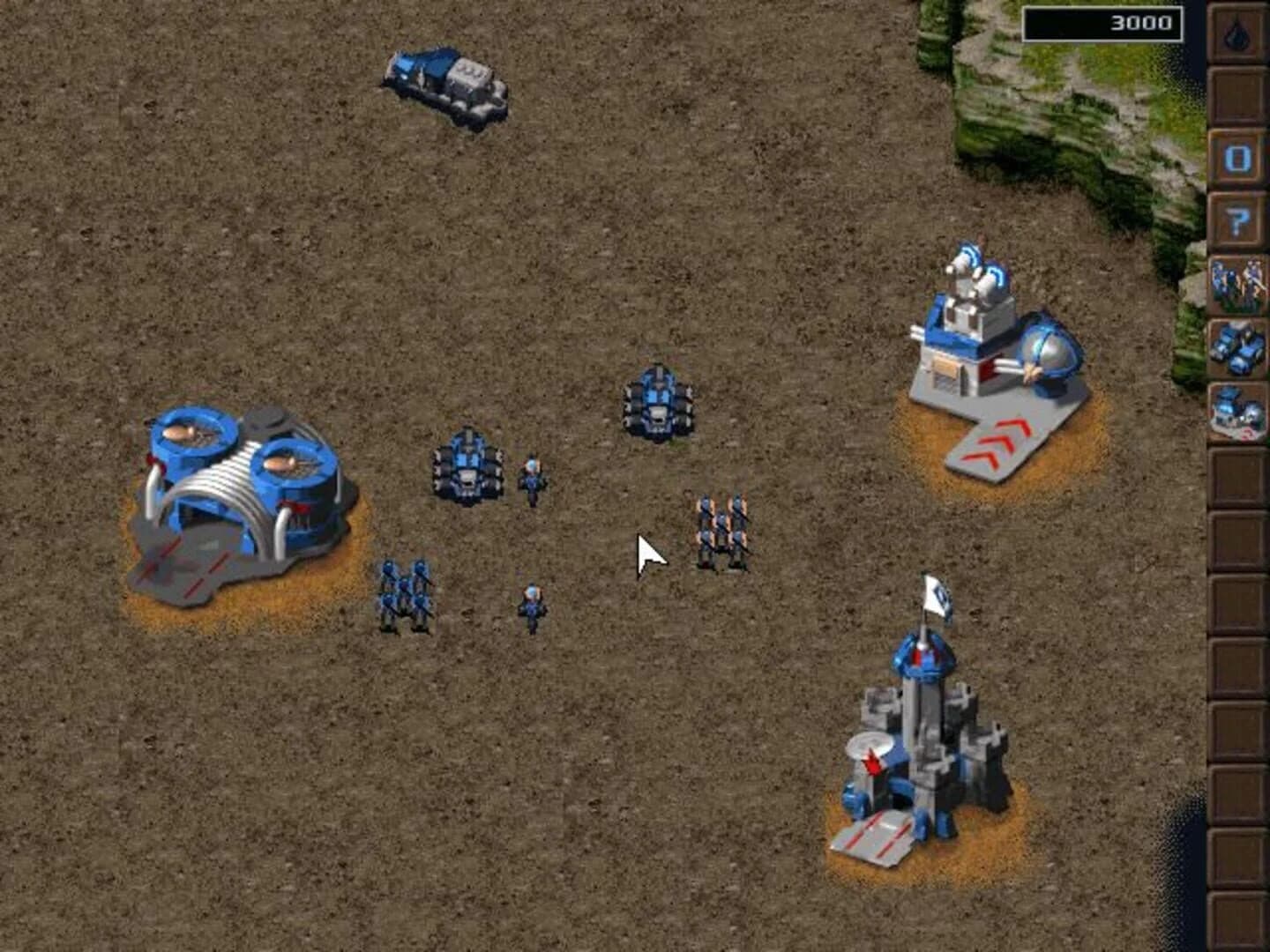The height and width of the screenshot is (952, 1270).
Task: Switch to the vehicles tab in the sidebar
Action: (1237, 348)
